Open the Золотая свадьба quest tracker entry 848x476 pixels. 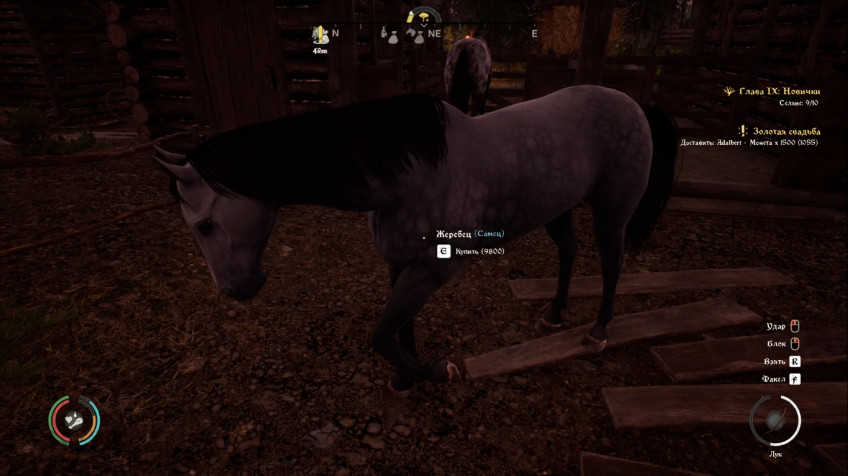786,131
